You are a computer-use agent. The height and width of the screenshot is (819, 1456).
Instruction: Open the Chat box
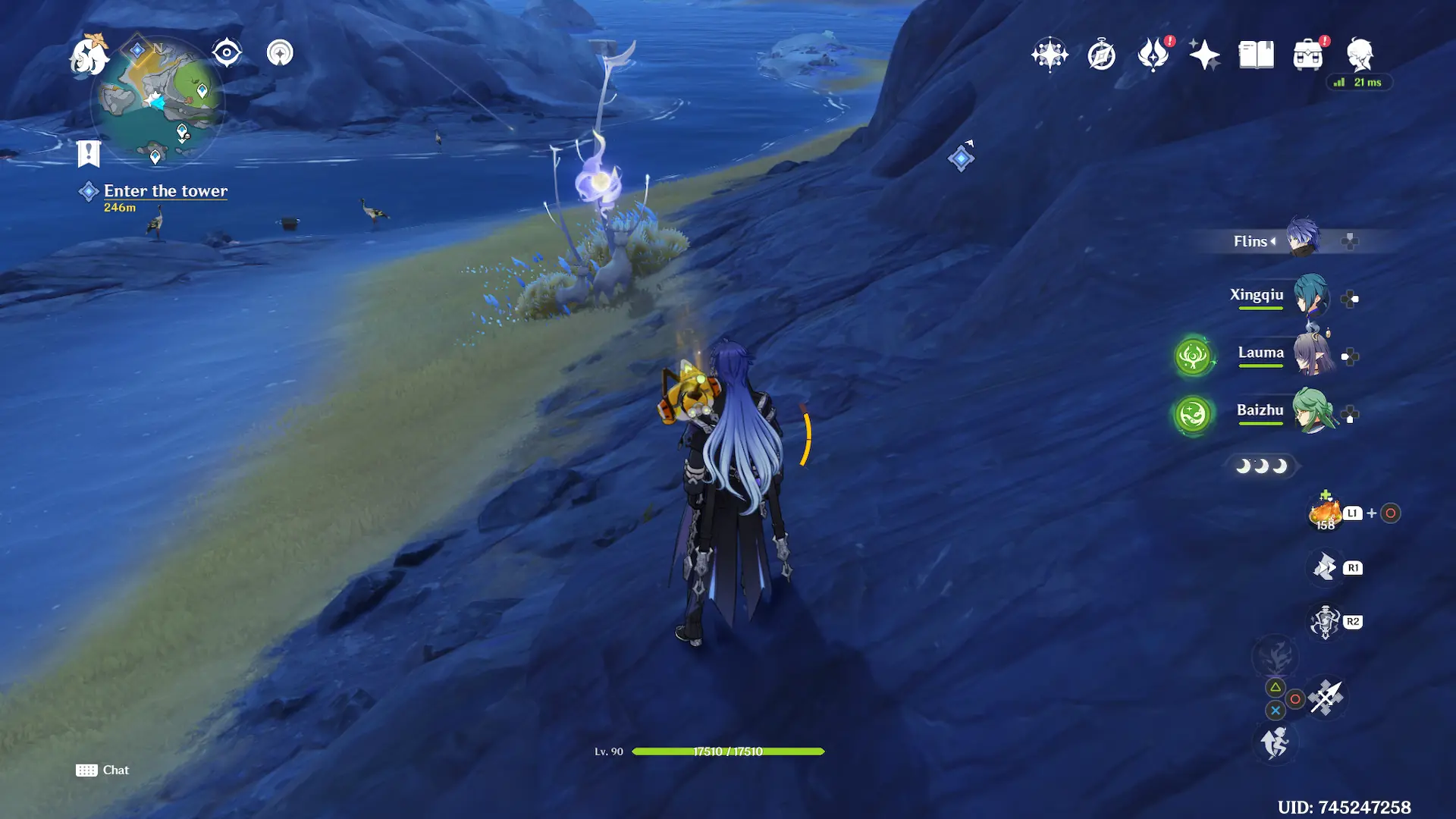tap(102, 770)
